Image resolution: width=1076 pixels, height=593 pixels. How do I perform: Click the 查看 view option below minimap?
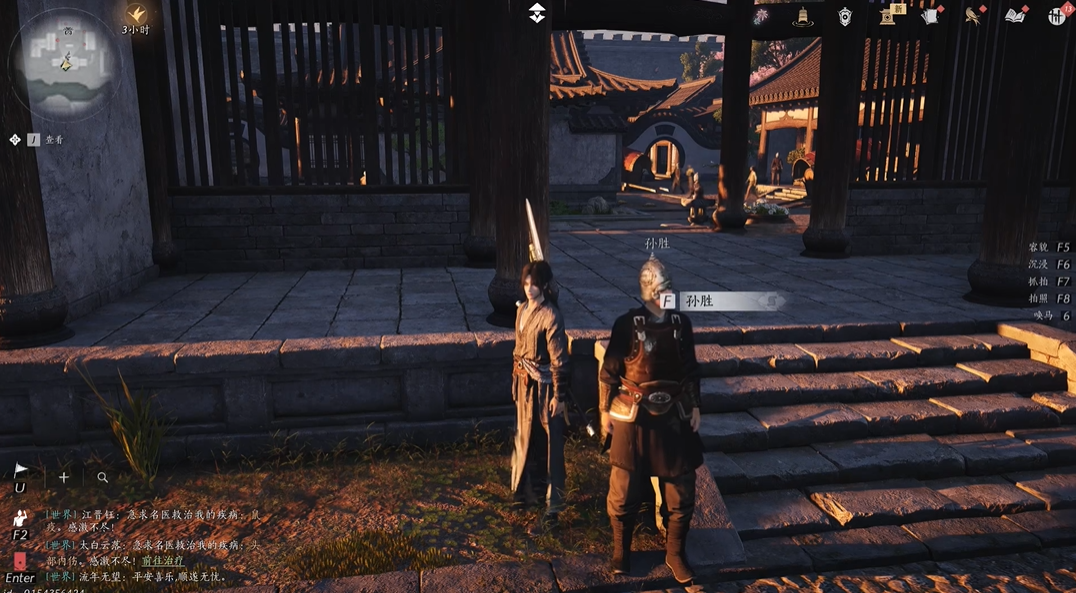(x=54, y=140)
